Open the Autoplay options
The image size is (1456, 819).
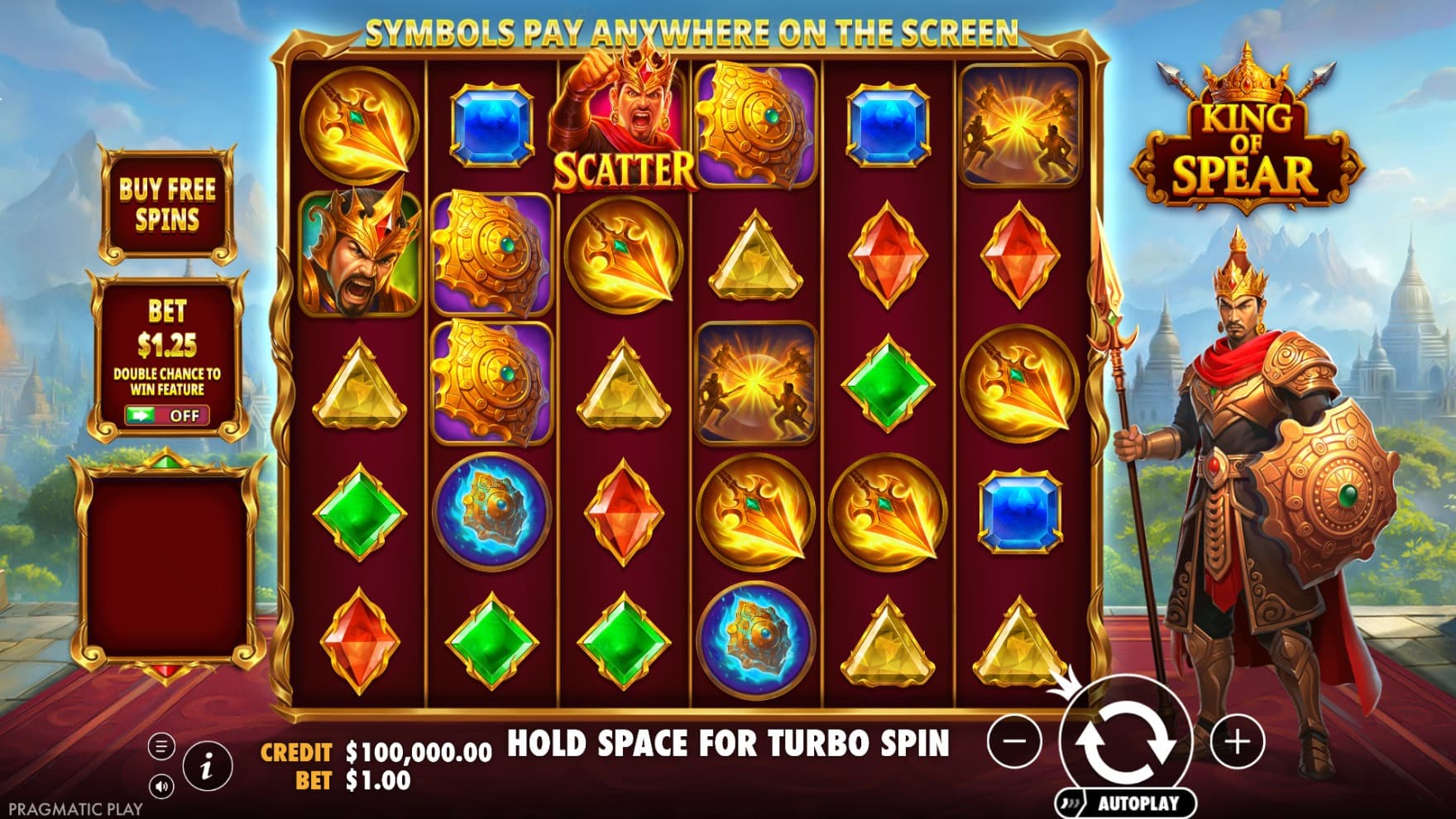coord(1128,802)
